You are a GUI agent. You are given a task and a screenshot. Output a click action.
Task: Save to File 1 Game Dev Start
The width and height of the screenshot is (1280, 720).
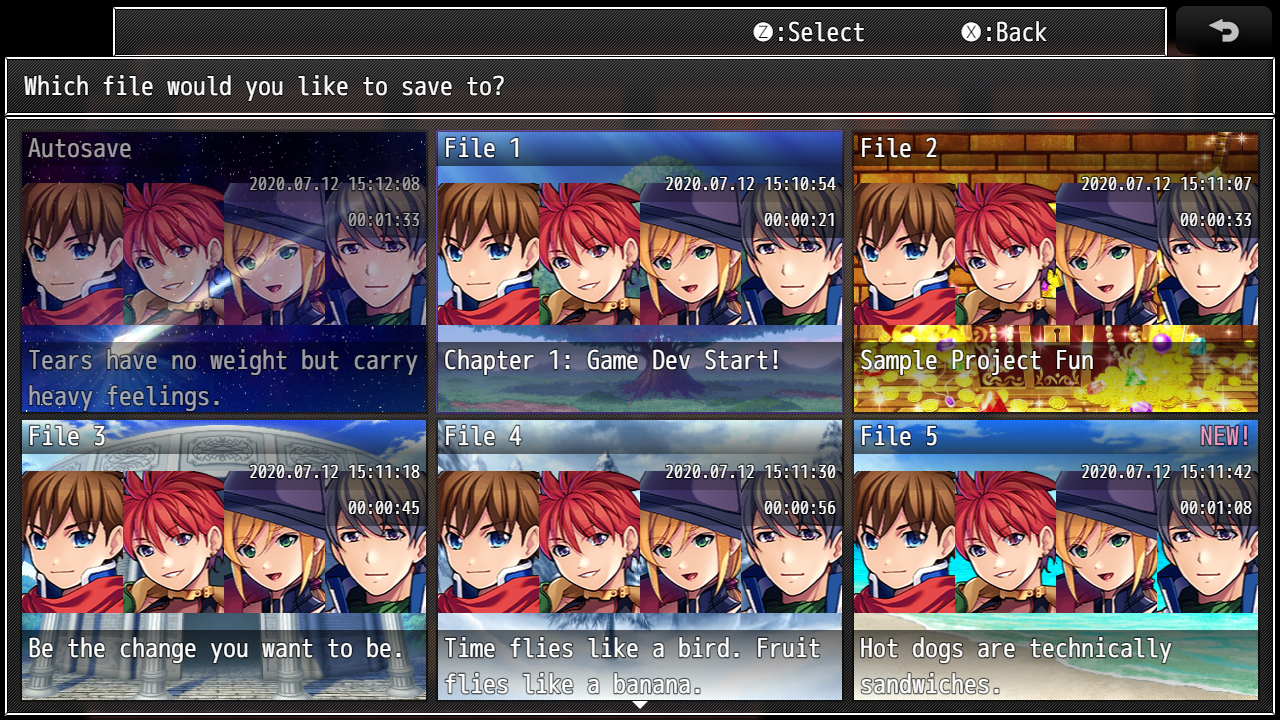tap(640, 272)
